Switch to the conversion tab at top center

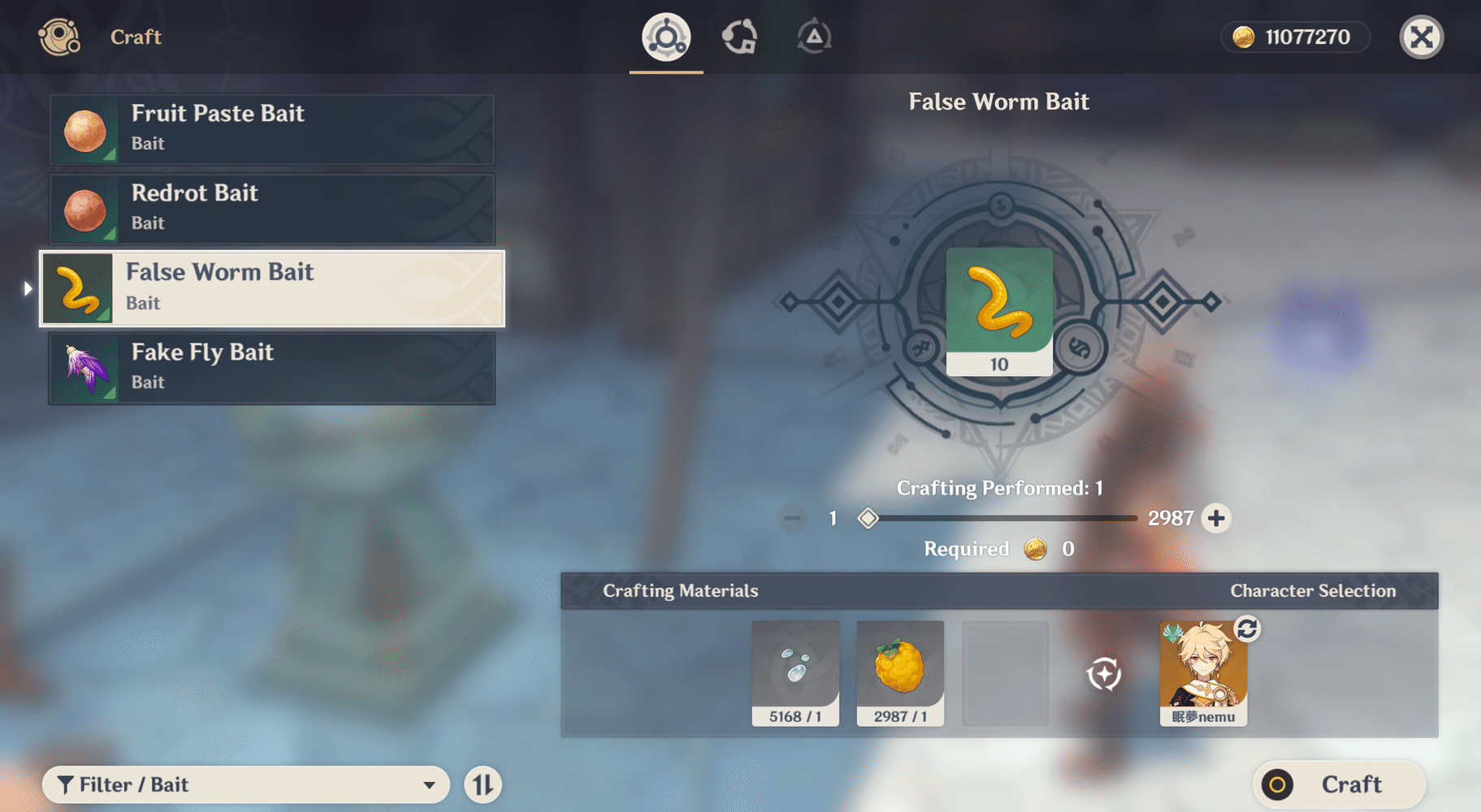point(740,36)
